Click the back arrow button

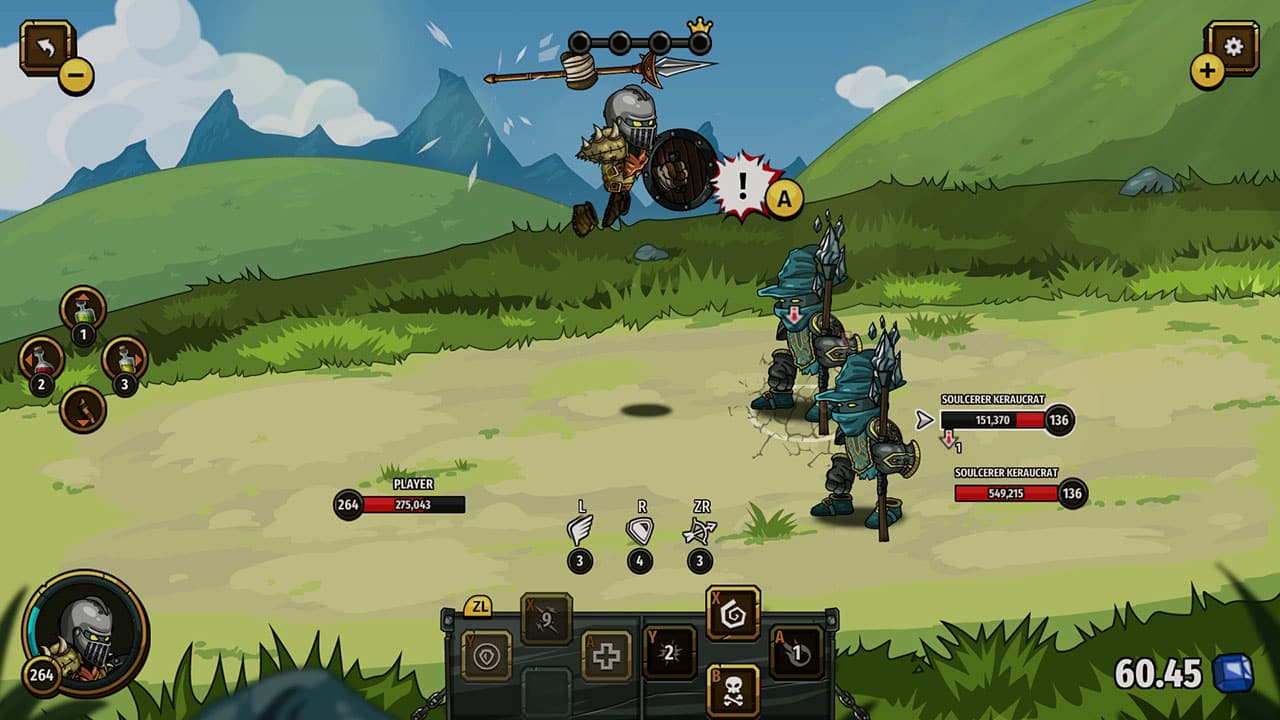tap(46, 46)
